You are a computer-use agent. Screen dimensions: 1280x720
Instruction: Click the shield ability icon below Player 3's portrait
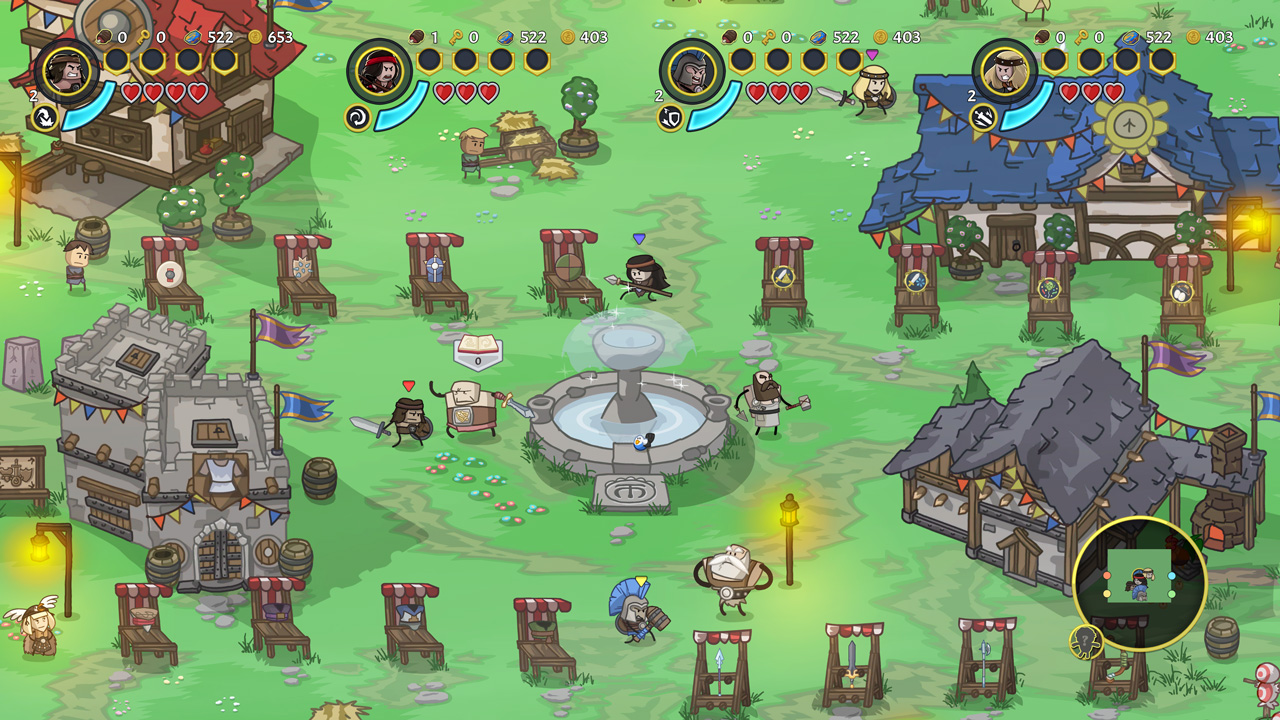click(x=671, y=116)
